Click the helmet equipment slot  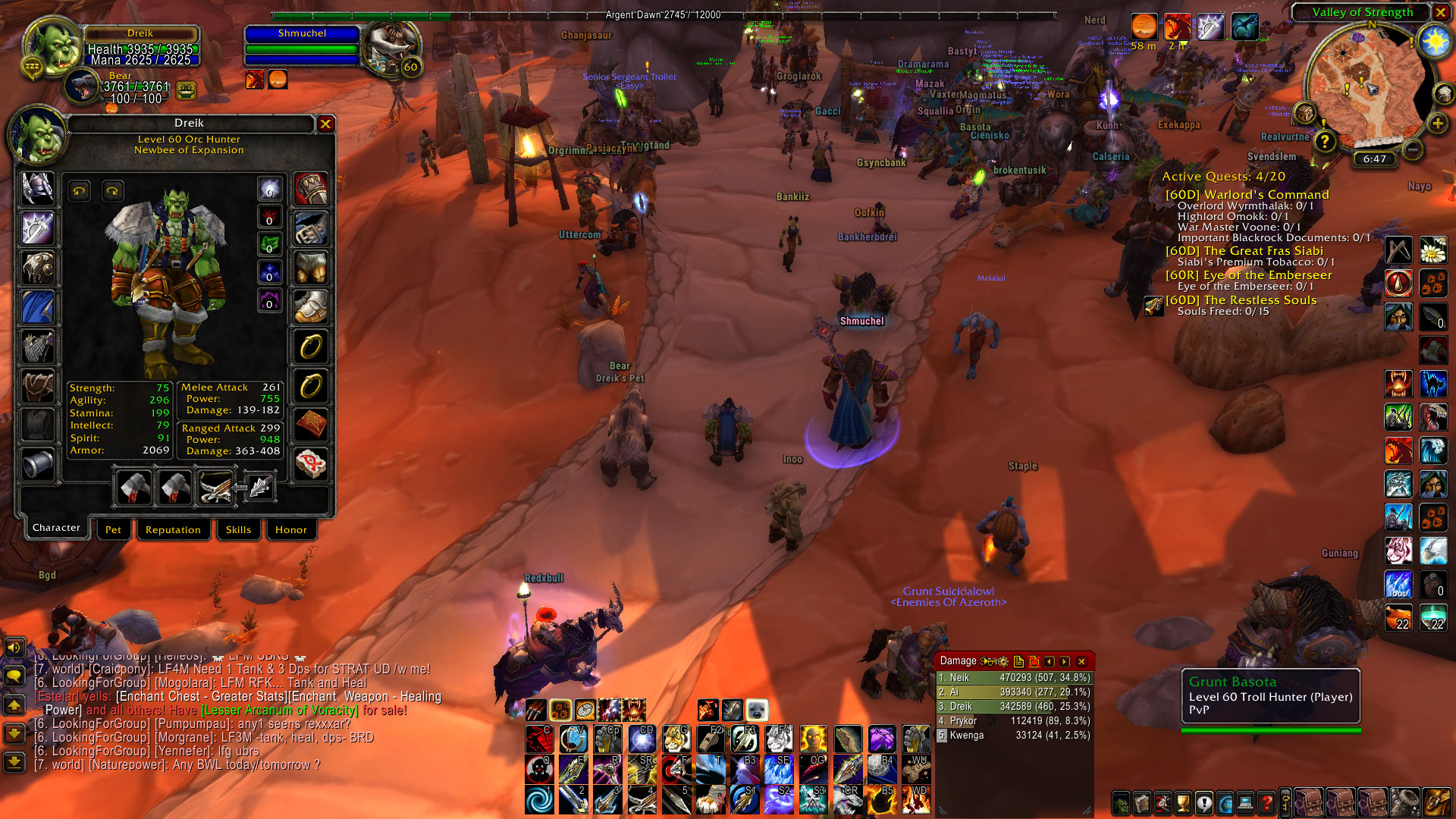37,188
